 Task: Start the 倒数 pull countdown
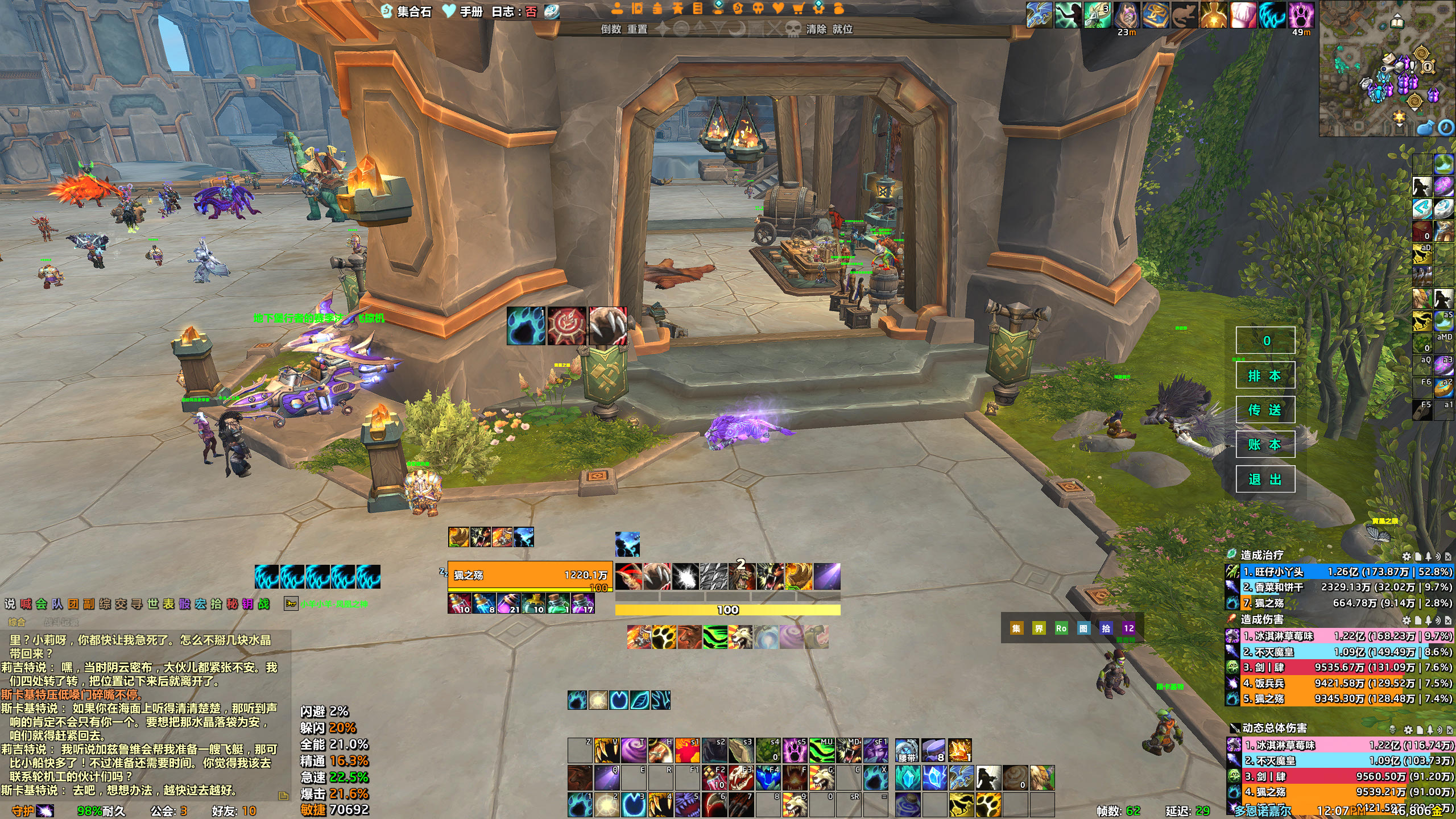point(611,29)
